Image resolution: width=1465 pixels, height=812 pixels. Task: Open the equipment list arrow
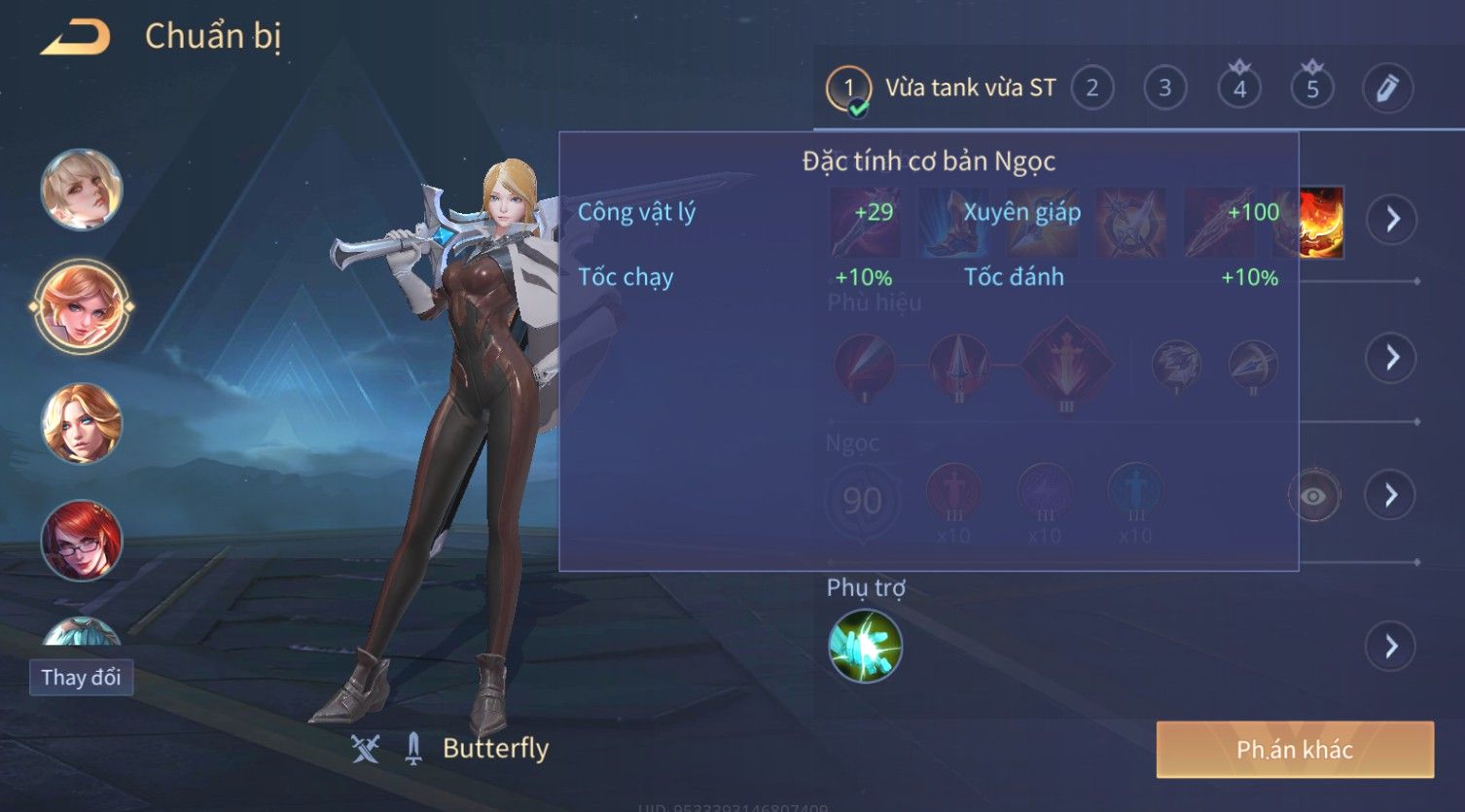1392,219
